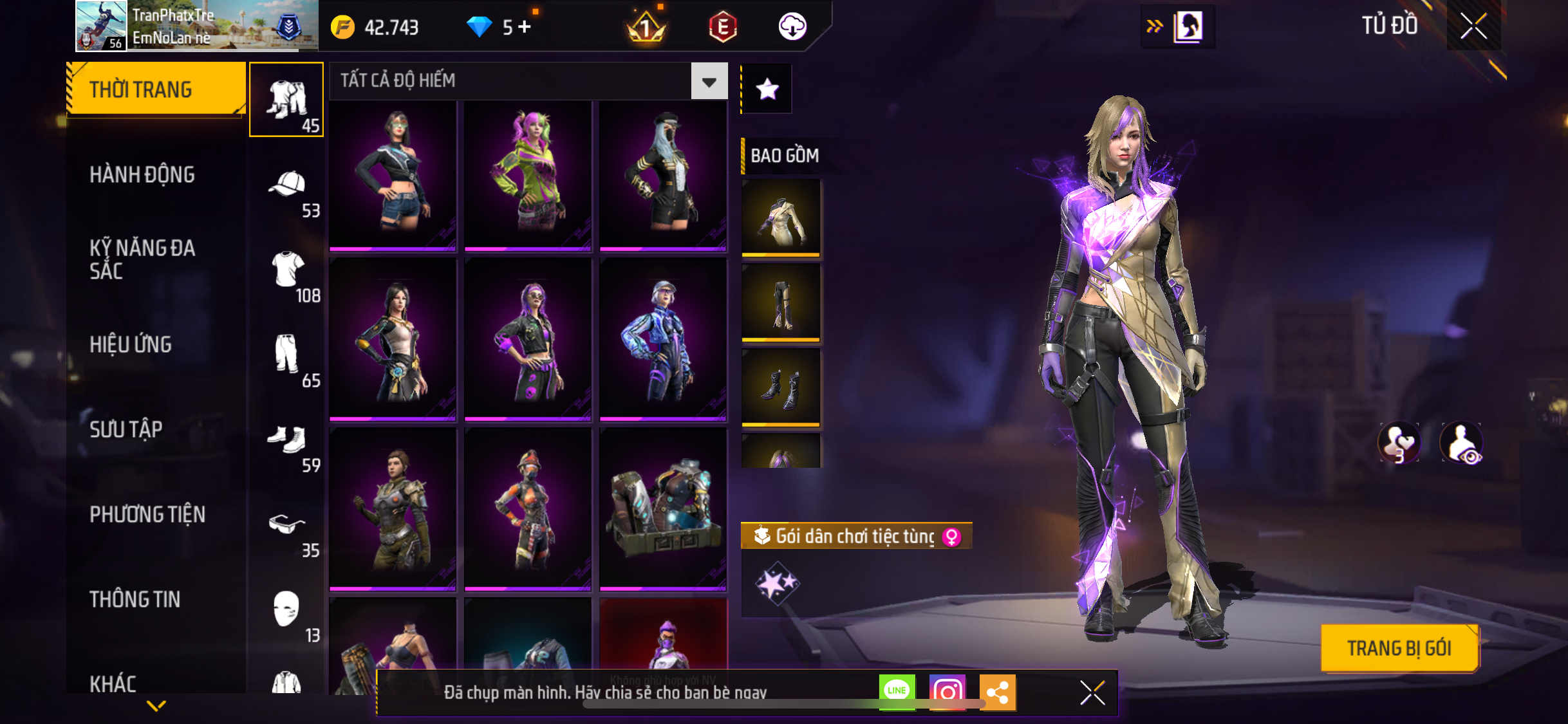The height and width of the screenshot is (724, 1568).
Task: Share the screenshot to Instagram
Action: (947, 692)
